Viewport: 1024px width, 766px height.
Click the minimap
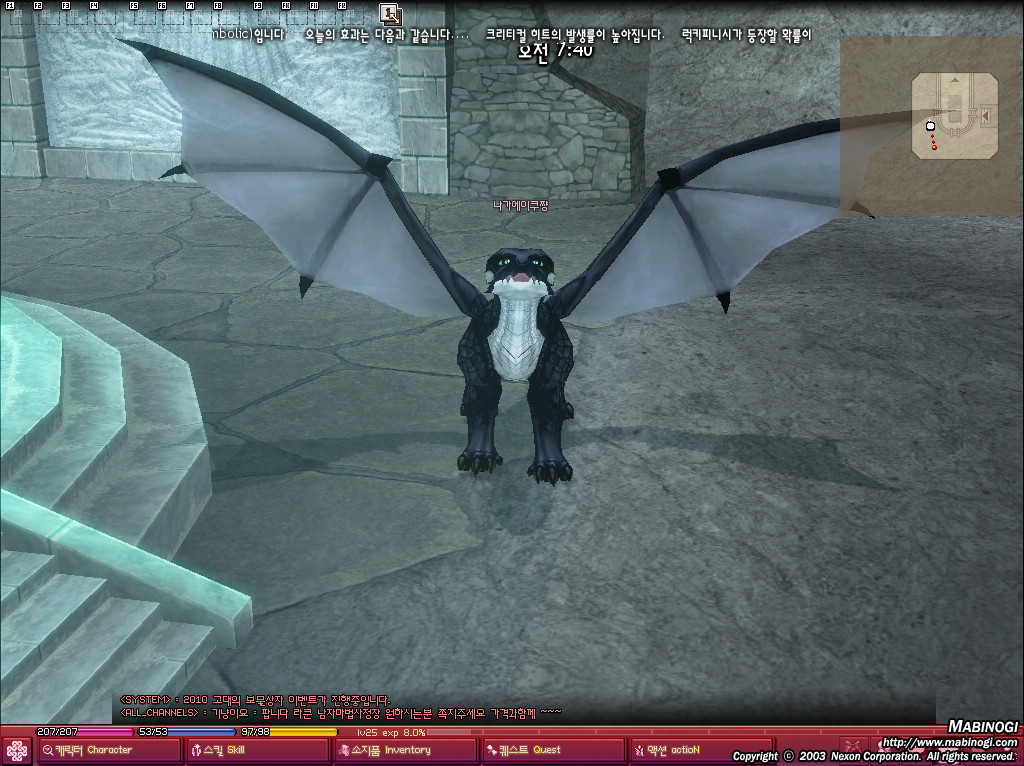tap(955, 115)
